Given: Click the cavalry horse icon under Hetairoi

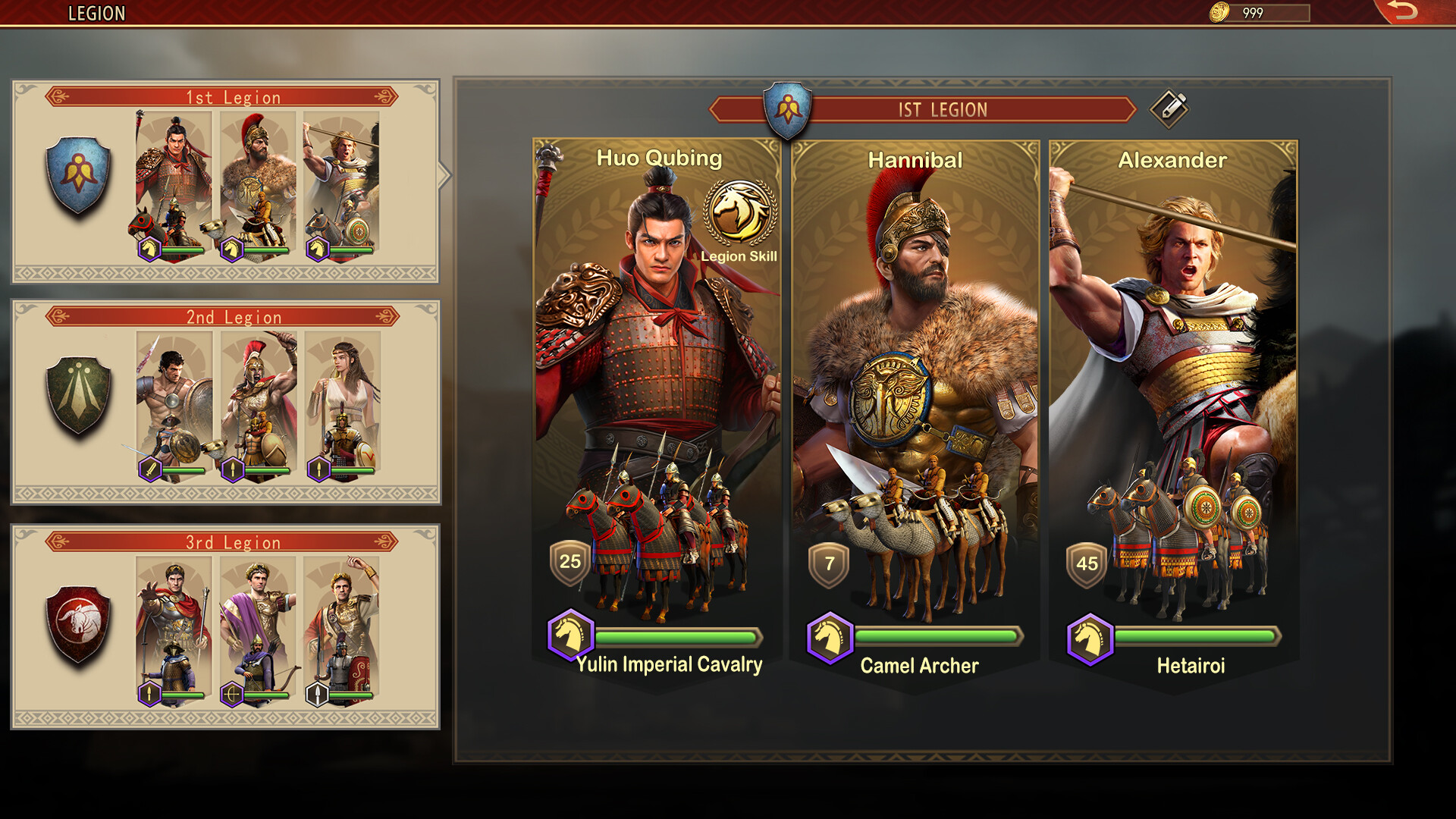Looking at the screenshot, I should (1090, 637).
